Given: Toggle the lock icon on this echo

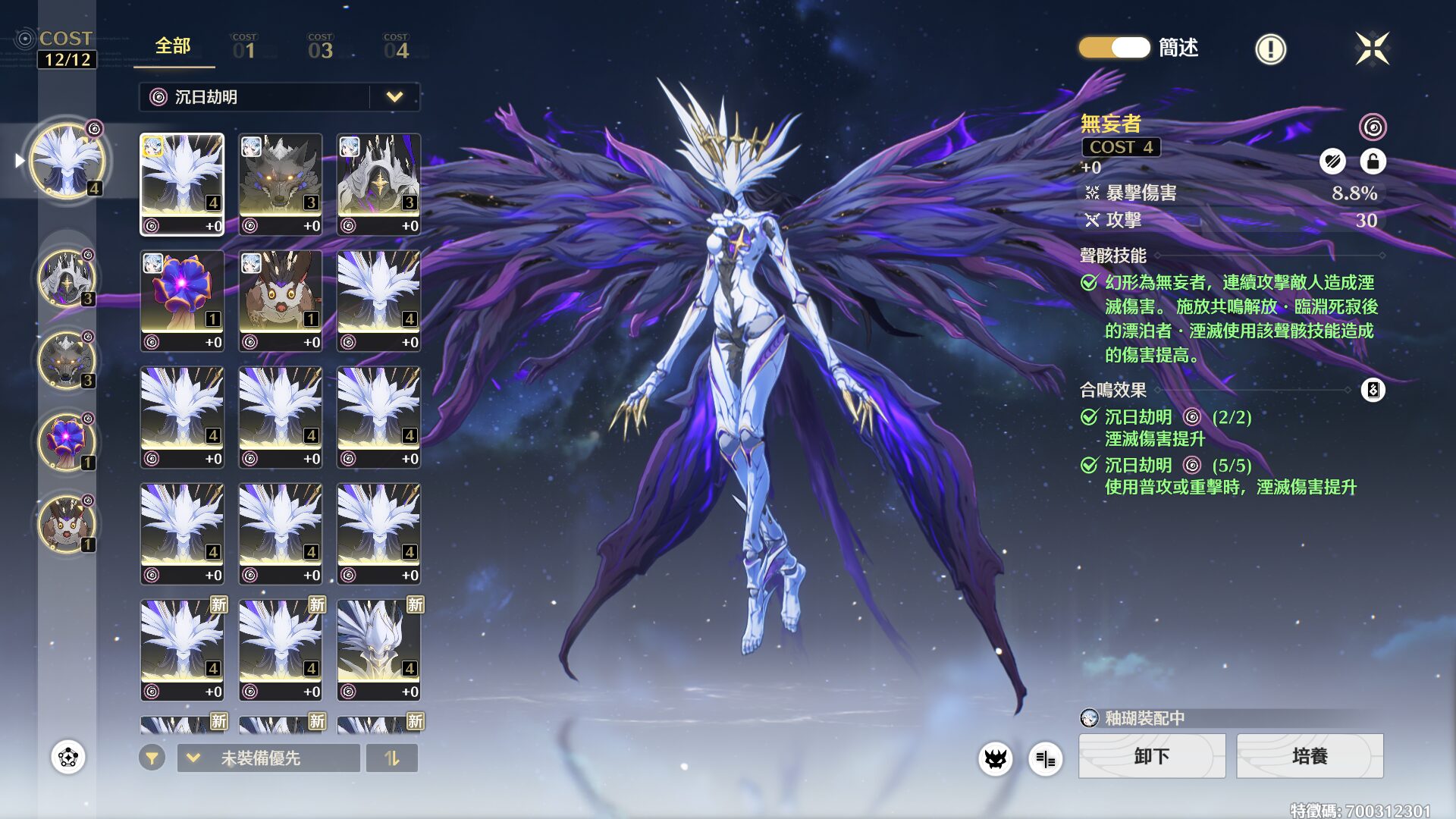Looking at the screenshot, I should [x=1373, y=162].
